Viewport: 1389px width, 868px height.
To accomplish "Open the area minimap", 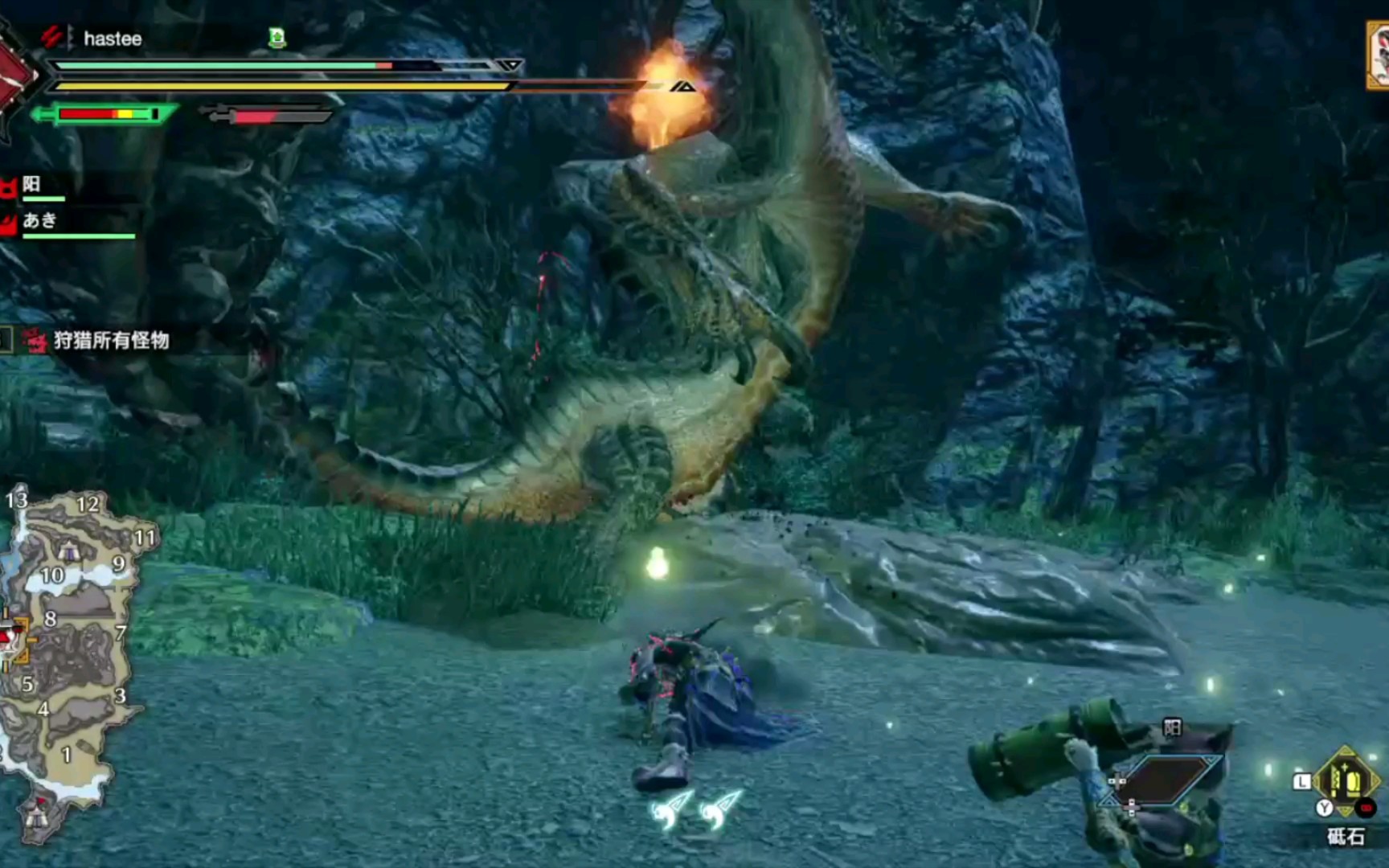I will [68, 659].
